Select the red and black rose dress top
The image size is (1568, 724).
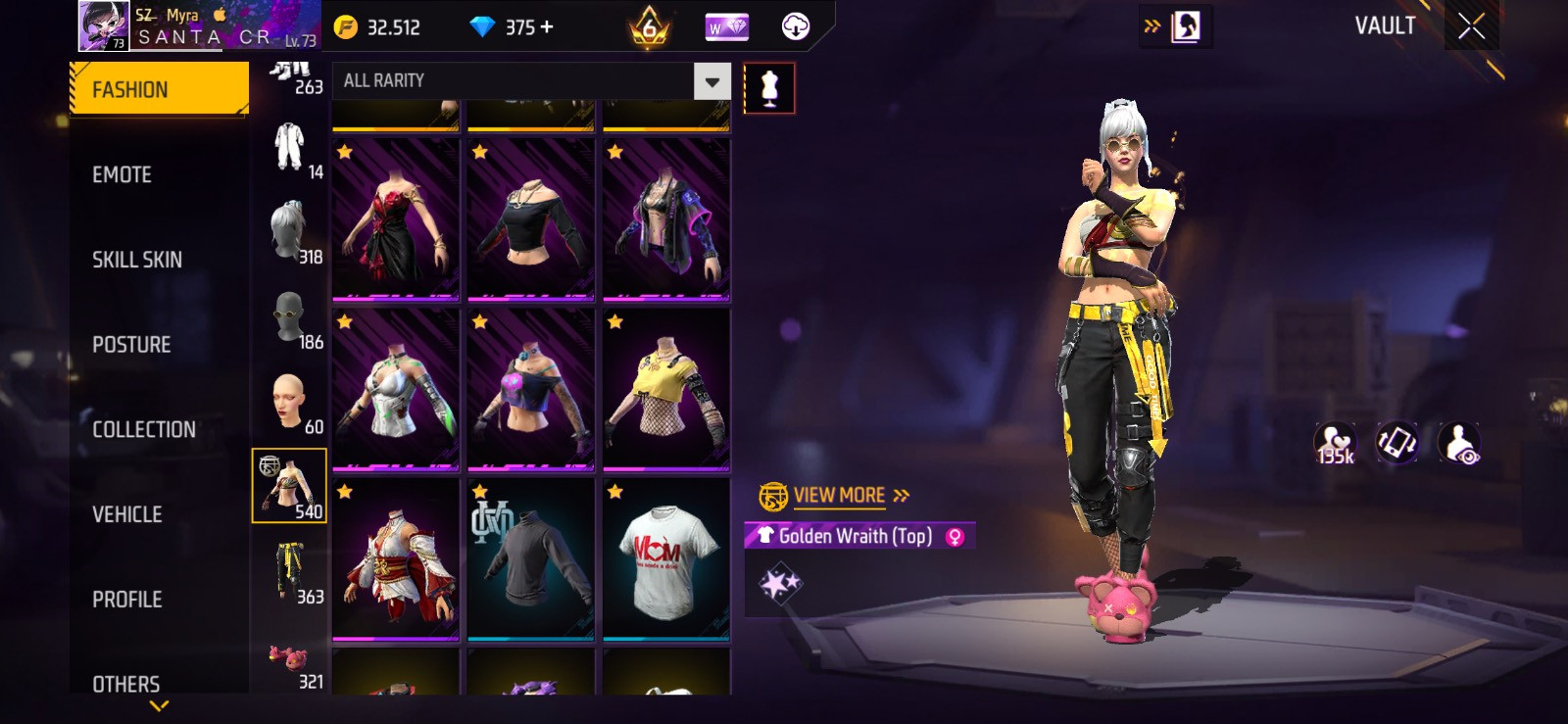coord(396,219)
